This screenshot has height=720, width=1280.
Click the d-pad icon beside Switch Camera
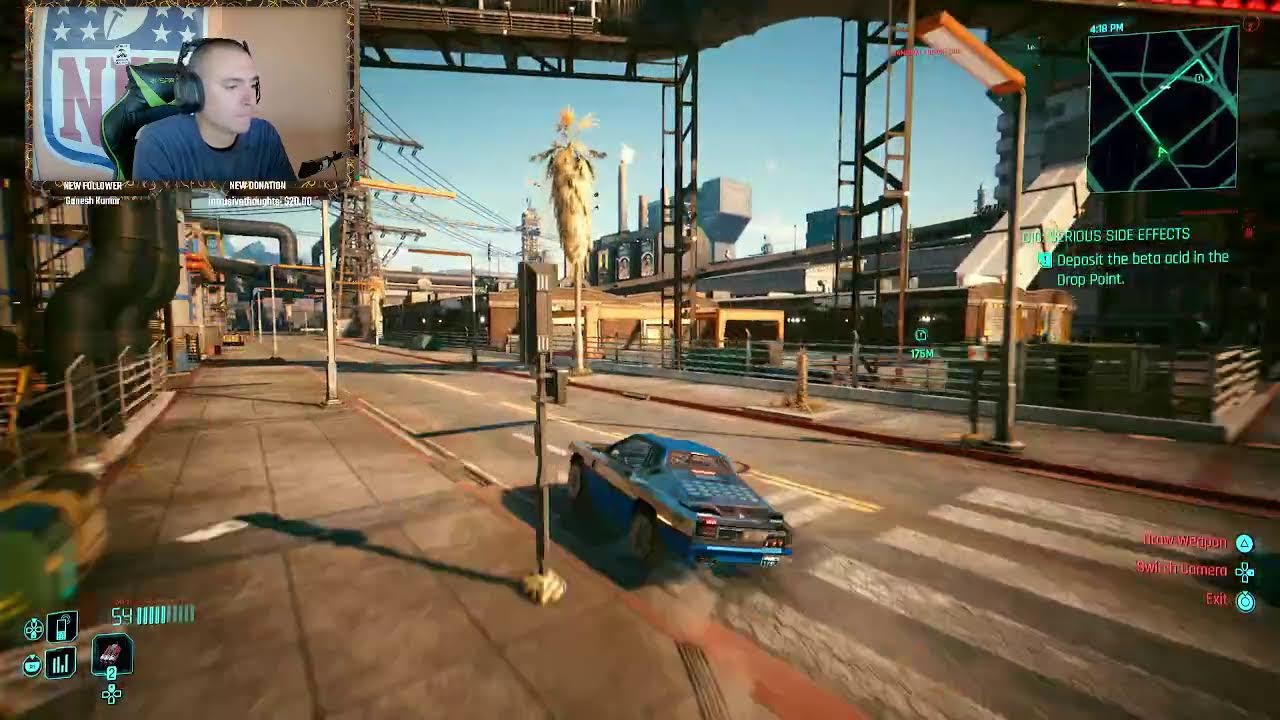(x=1243, y=570)
